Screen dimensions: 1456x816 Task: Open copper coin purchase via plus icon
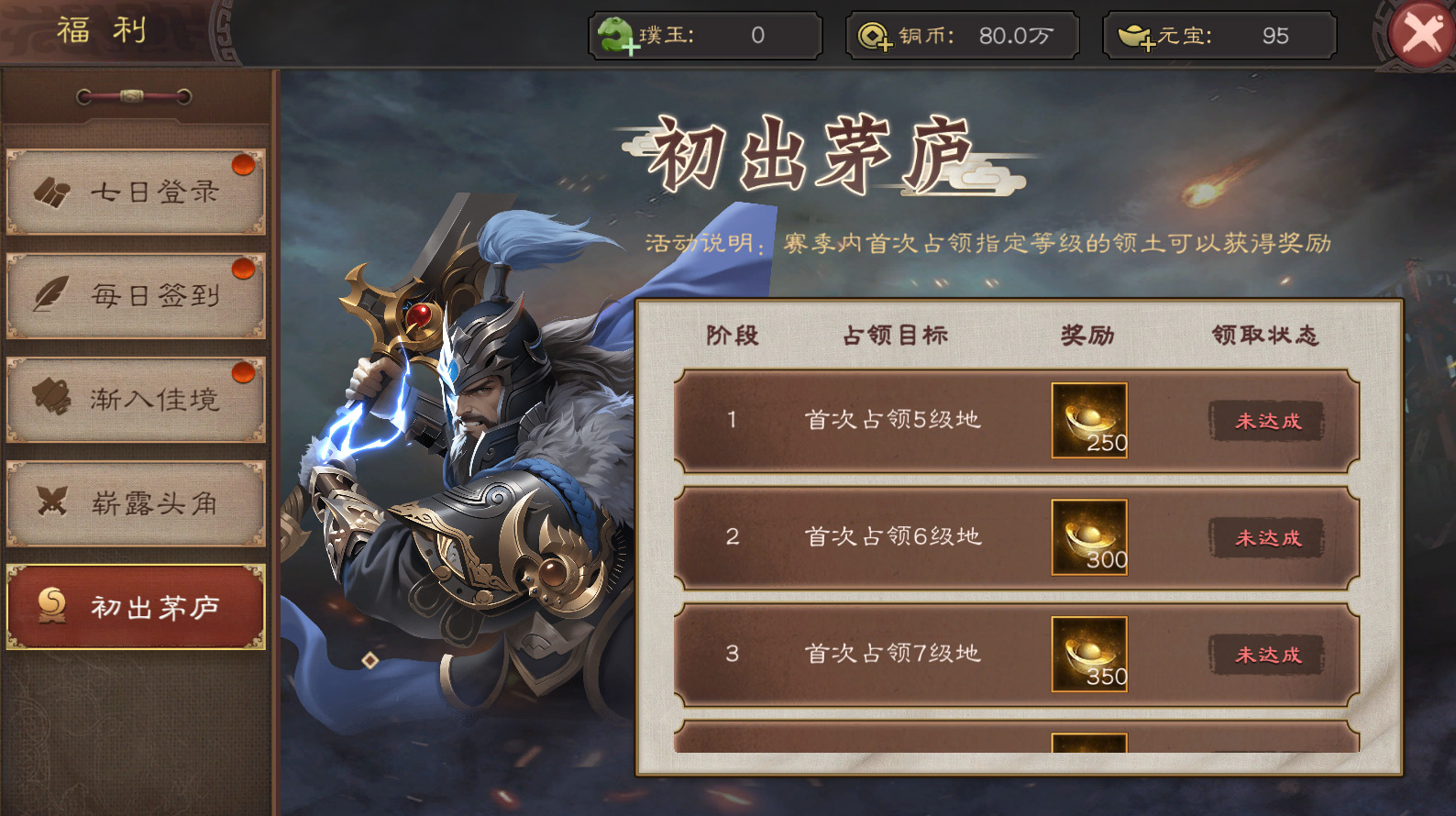(885, 44)
